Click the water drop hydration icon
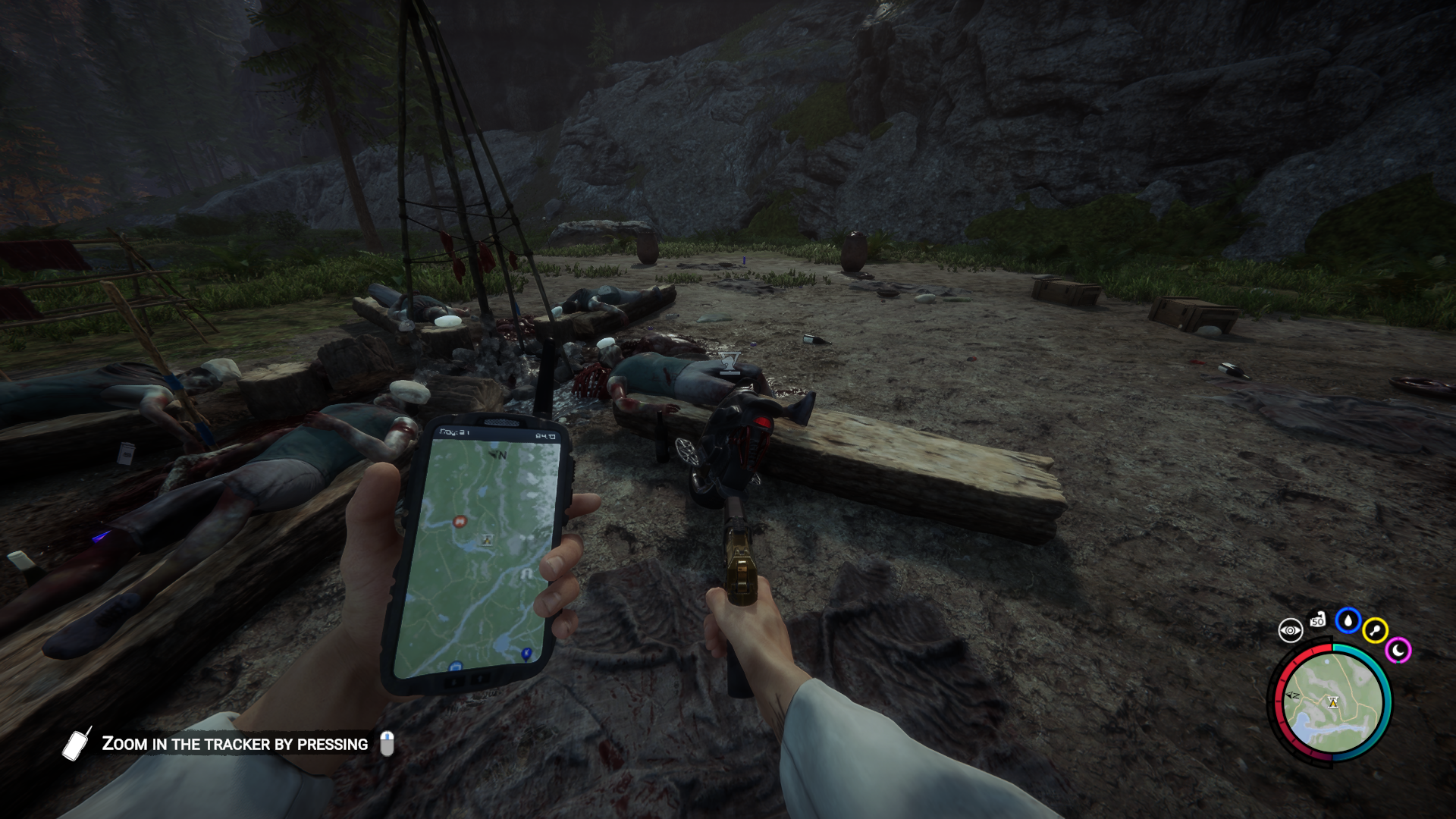Screen dimensions: 1456x819 tap(1348, 621)
